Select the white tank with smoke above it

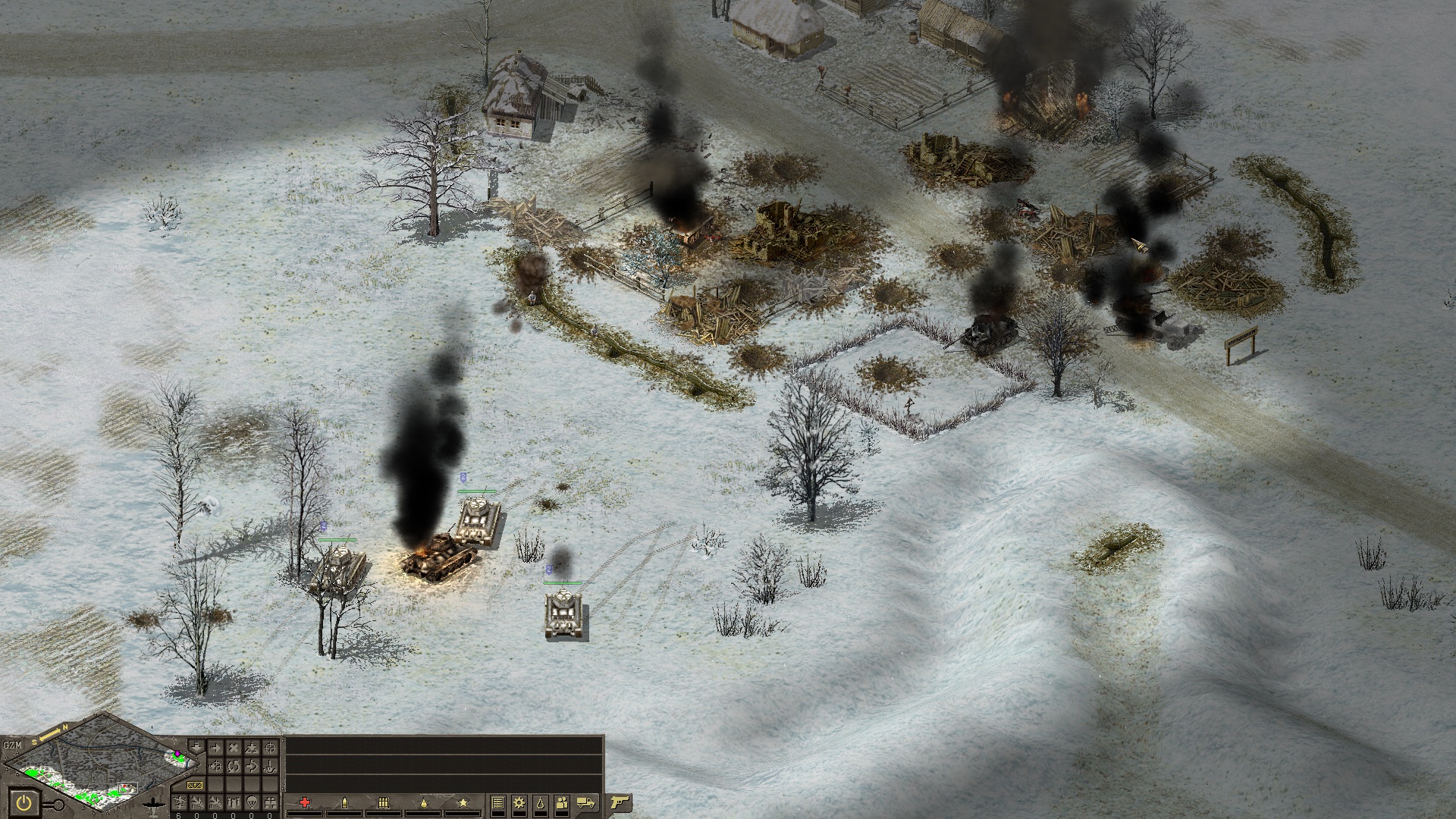563,613
